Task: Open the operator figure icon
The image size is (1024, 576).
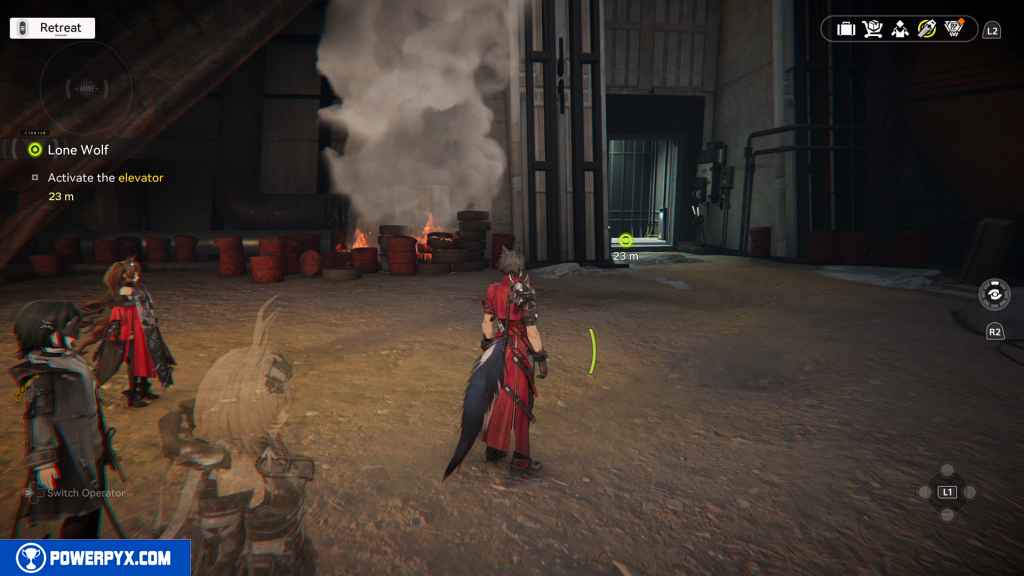Action: pyautogui.click(x=900, y=29)
